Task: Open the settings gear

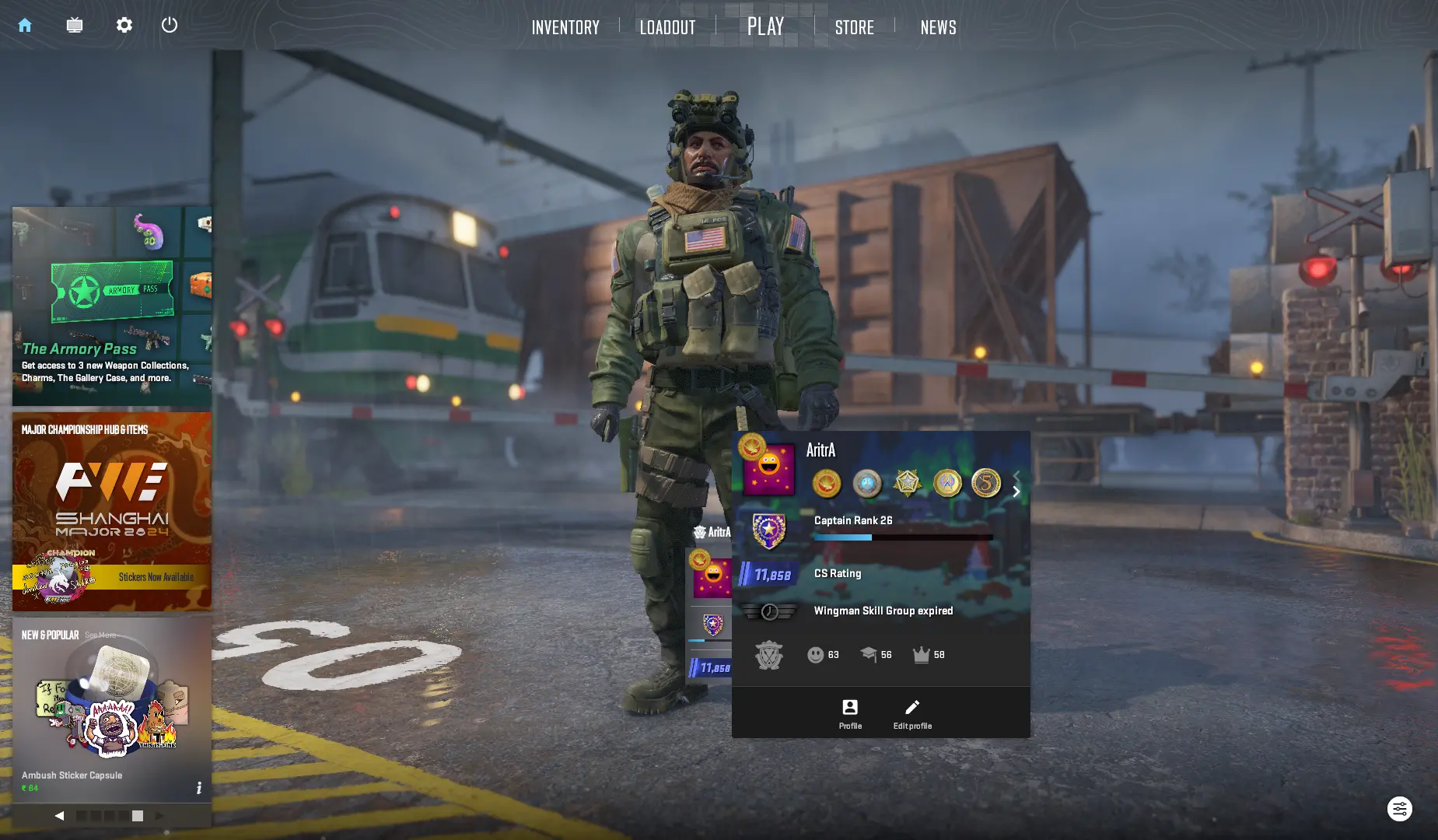Action: [124, 26]
